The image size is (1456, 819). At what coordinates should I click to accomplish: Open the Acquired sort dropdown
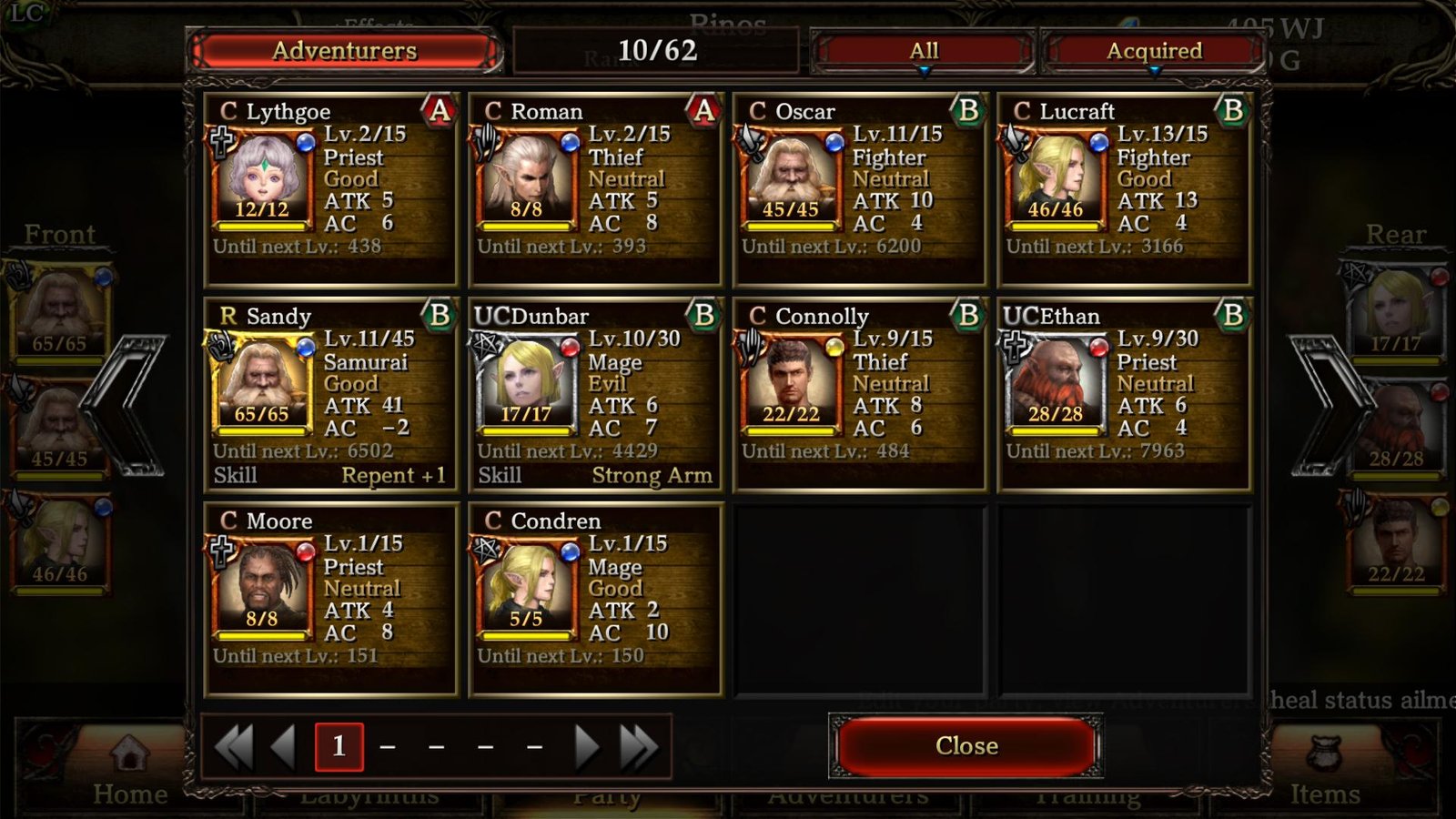[1153, 51]
